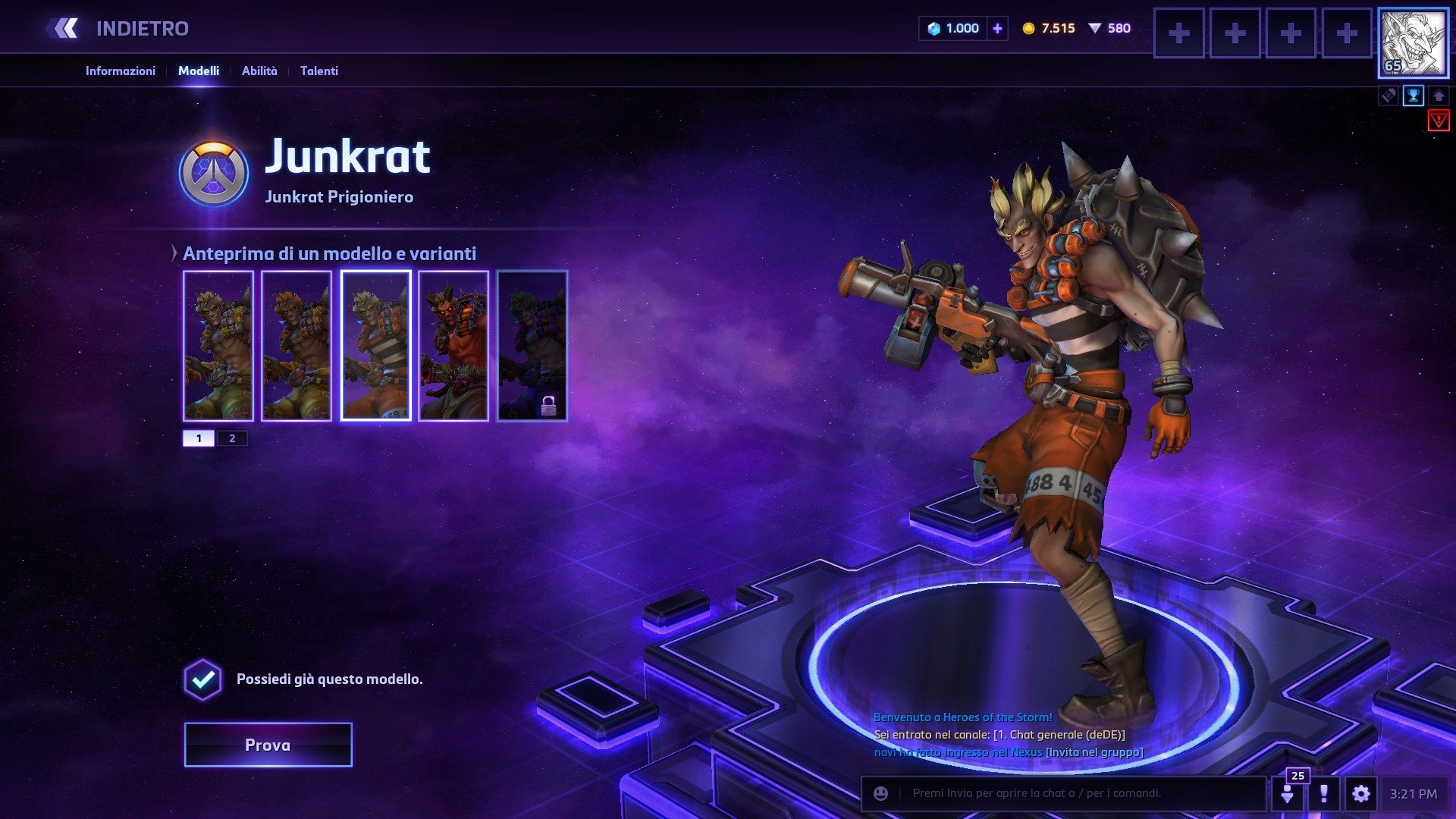The height and width of the screenshot is (819, 1456).
Task: Select the Talenti tab
Action: (x=318, y=71)
